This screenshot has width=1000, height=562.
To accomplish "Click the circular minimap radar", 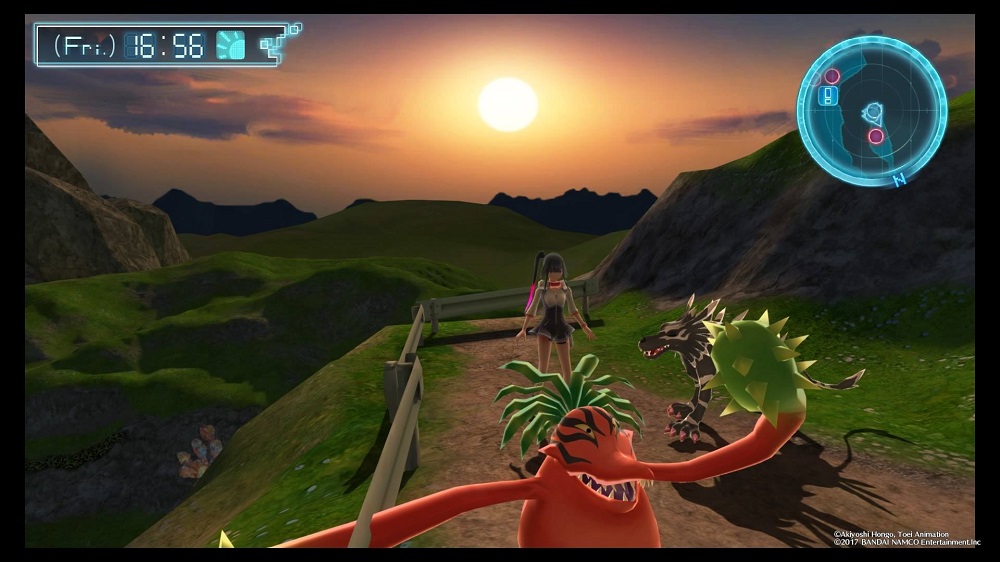I will [x=871, y=110].
